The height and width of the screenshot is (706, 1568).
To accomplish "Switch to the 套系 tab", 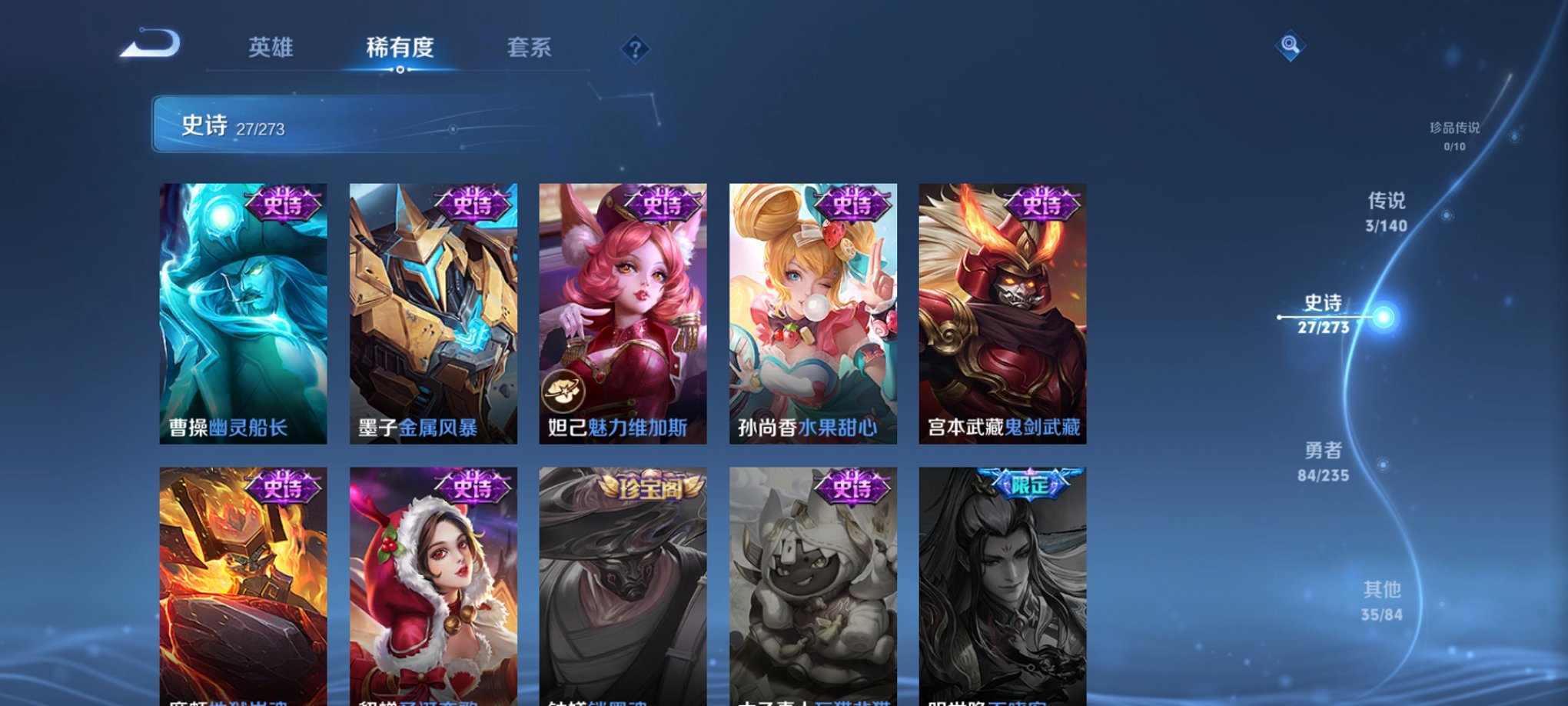I will coord(532,48).
